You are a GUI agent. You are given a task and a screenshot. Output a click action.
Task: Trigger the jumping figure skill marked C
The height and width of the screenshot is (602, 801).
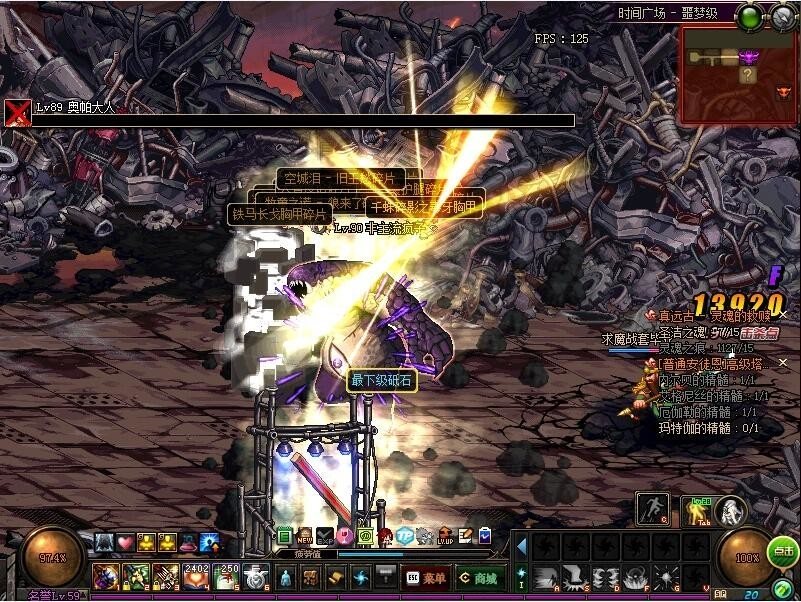point(652,509)
